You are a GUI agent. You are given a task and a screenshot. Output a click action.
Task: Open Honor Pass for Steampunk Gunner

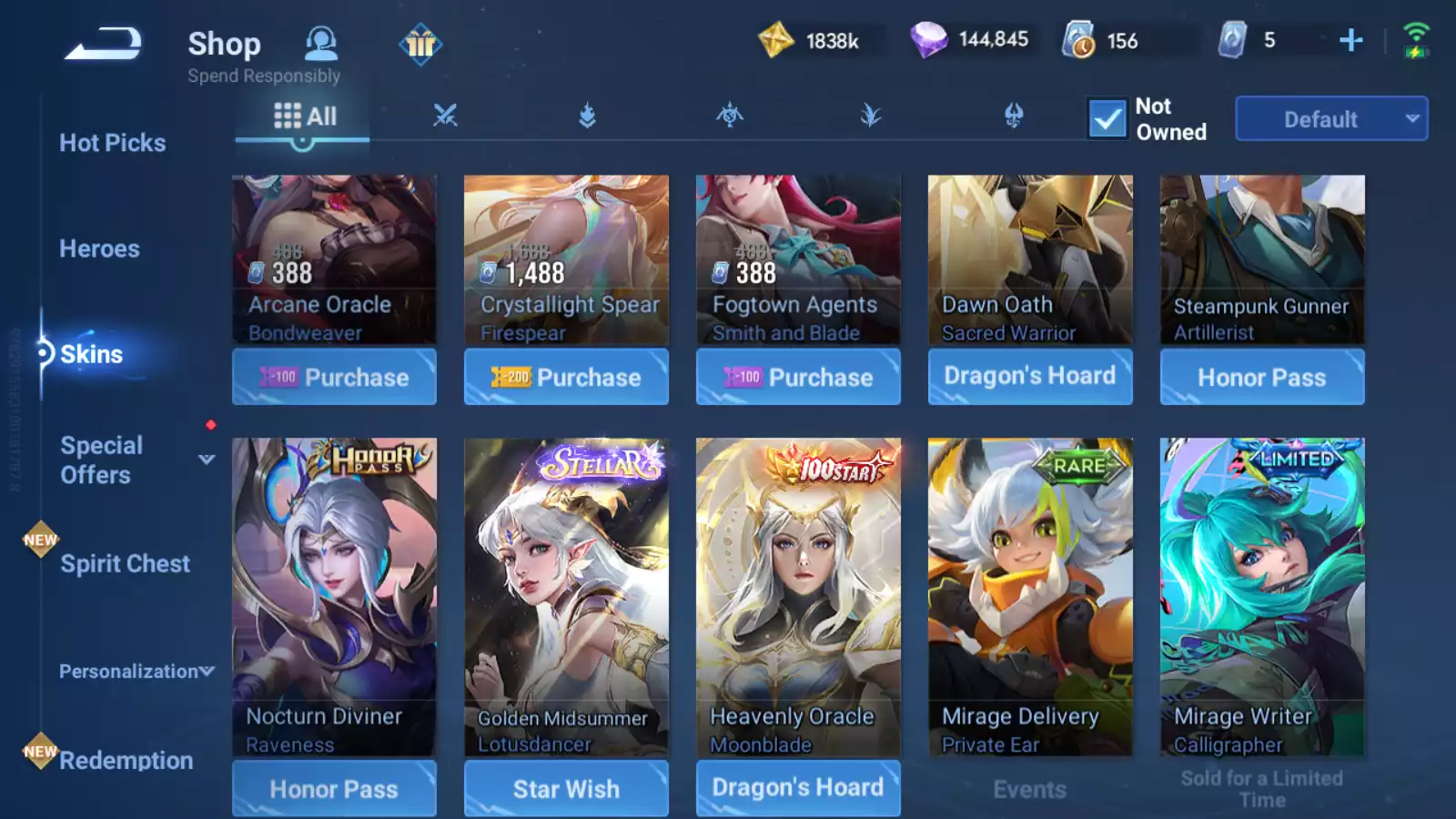tap(1261, 377)
